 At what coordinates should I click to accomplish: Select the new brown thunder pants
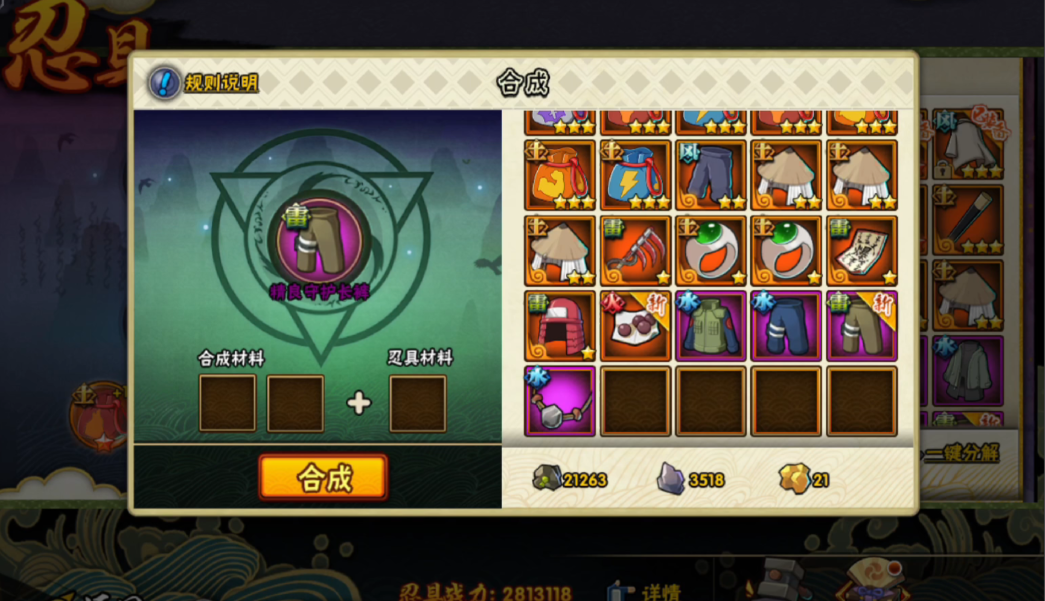tap(861, 325)
